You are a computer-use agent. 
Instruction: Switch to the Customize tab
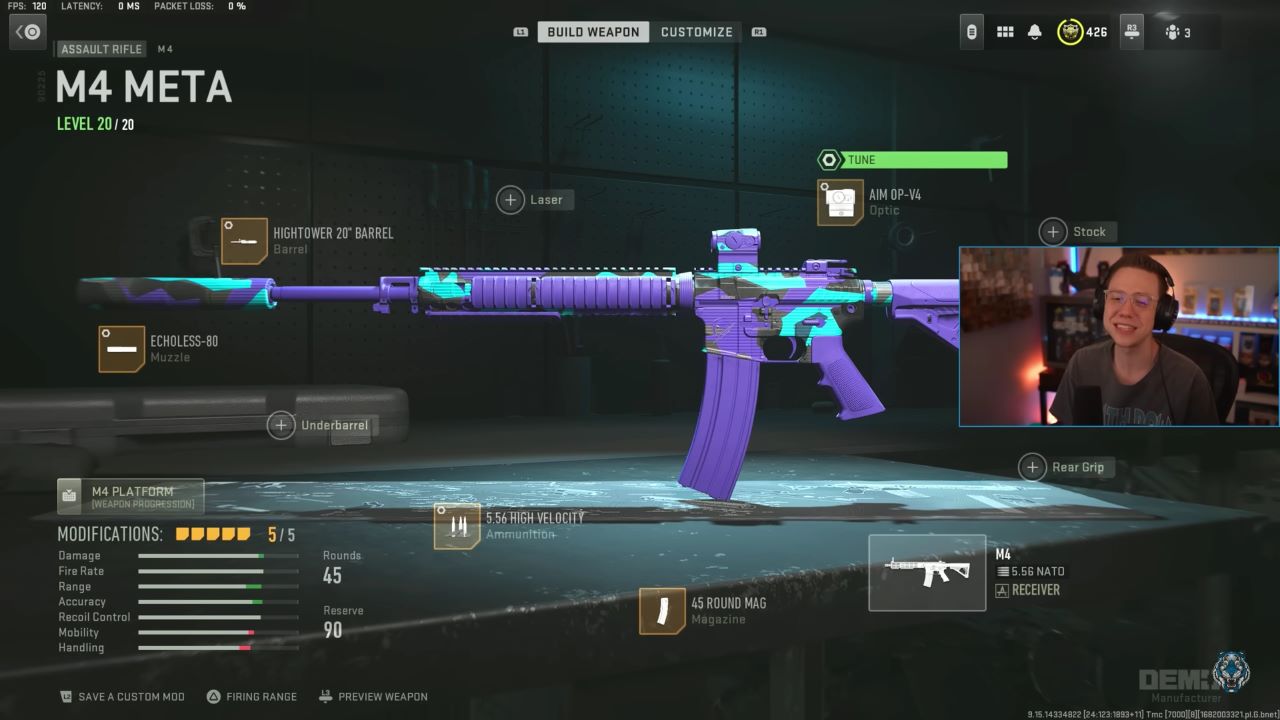tap(697, 31)
